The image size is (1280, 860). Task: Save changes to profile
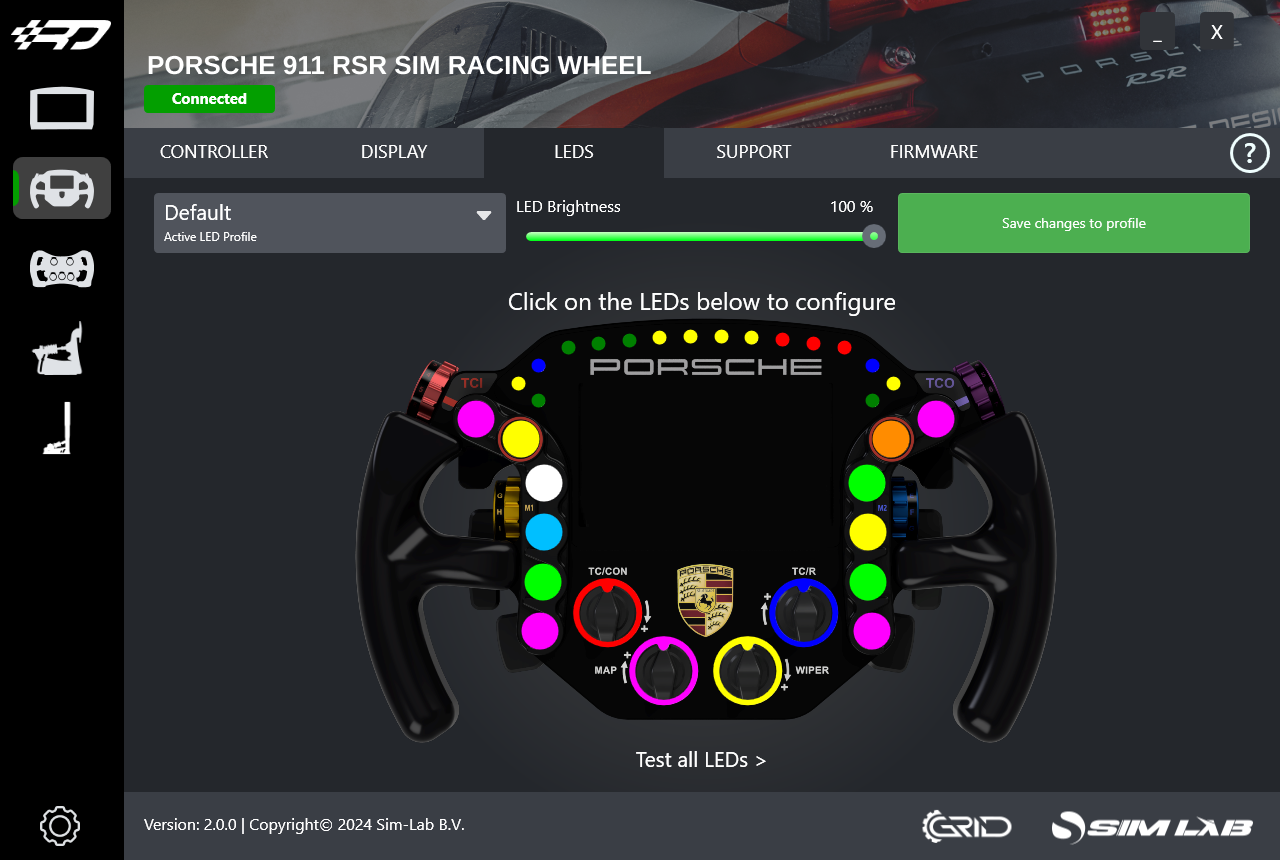(x=1073, y=223)
